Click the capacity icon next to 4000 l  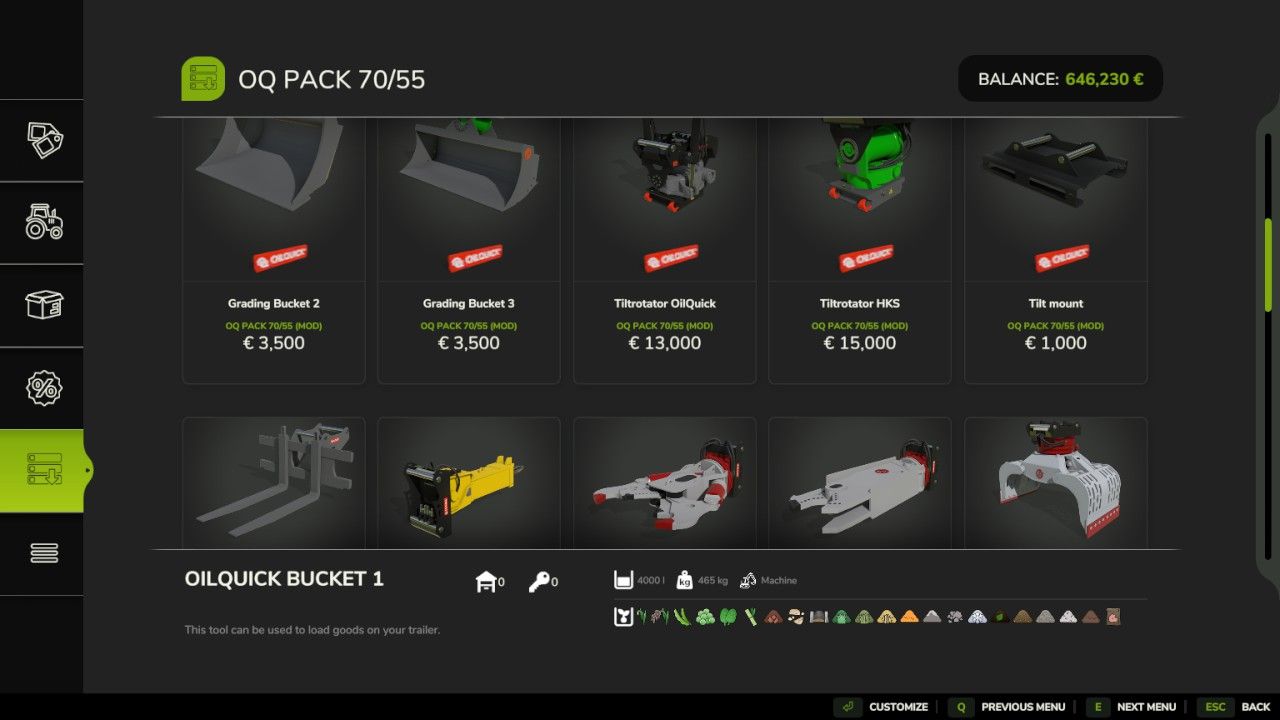click(623, 579)
